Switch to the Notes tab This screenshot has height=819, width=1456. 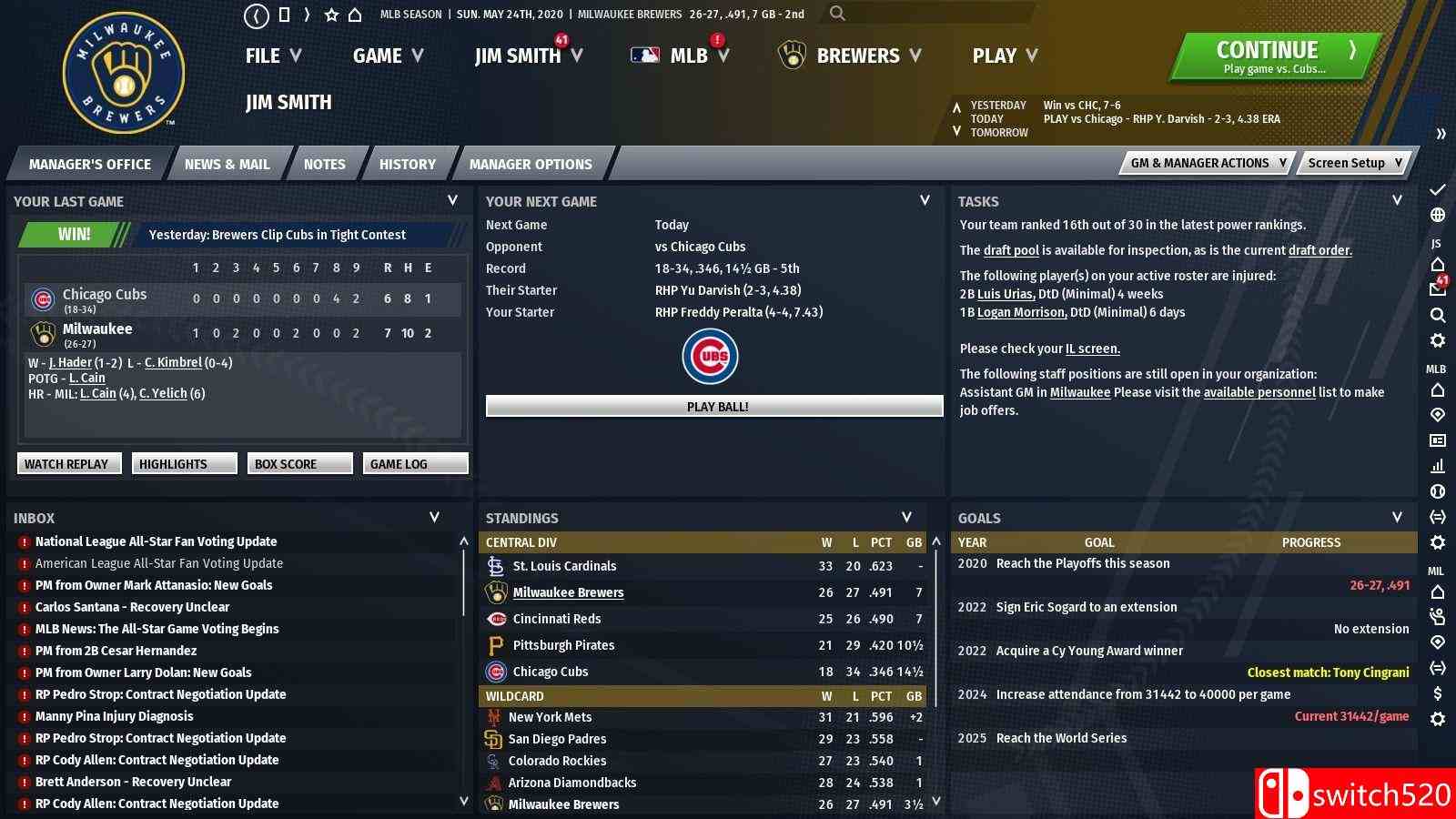[325, 165]
